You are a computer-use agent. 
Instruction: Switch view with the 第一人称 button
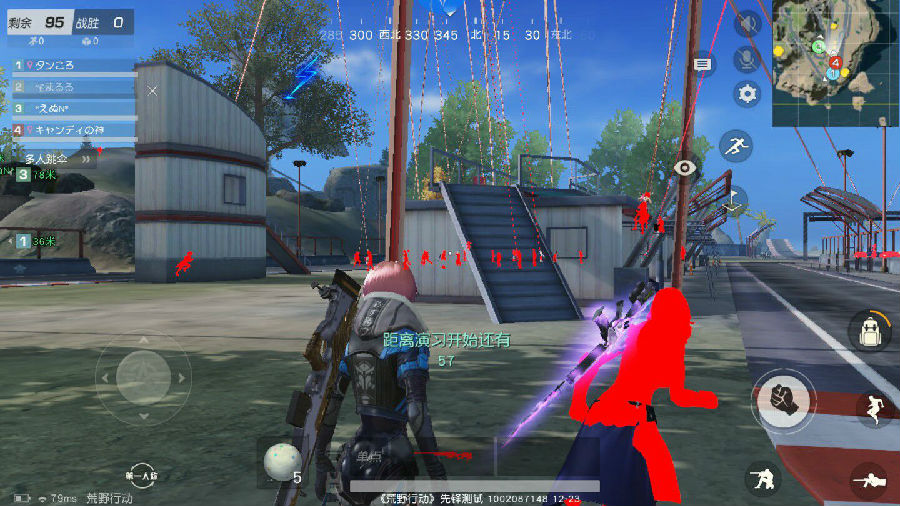[141, 476]
